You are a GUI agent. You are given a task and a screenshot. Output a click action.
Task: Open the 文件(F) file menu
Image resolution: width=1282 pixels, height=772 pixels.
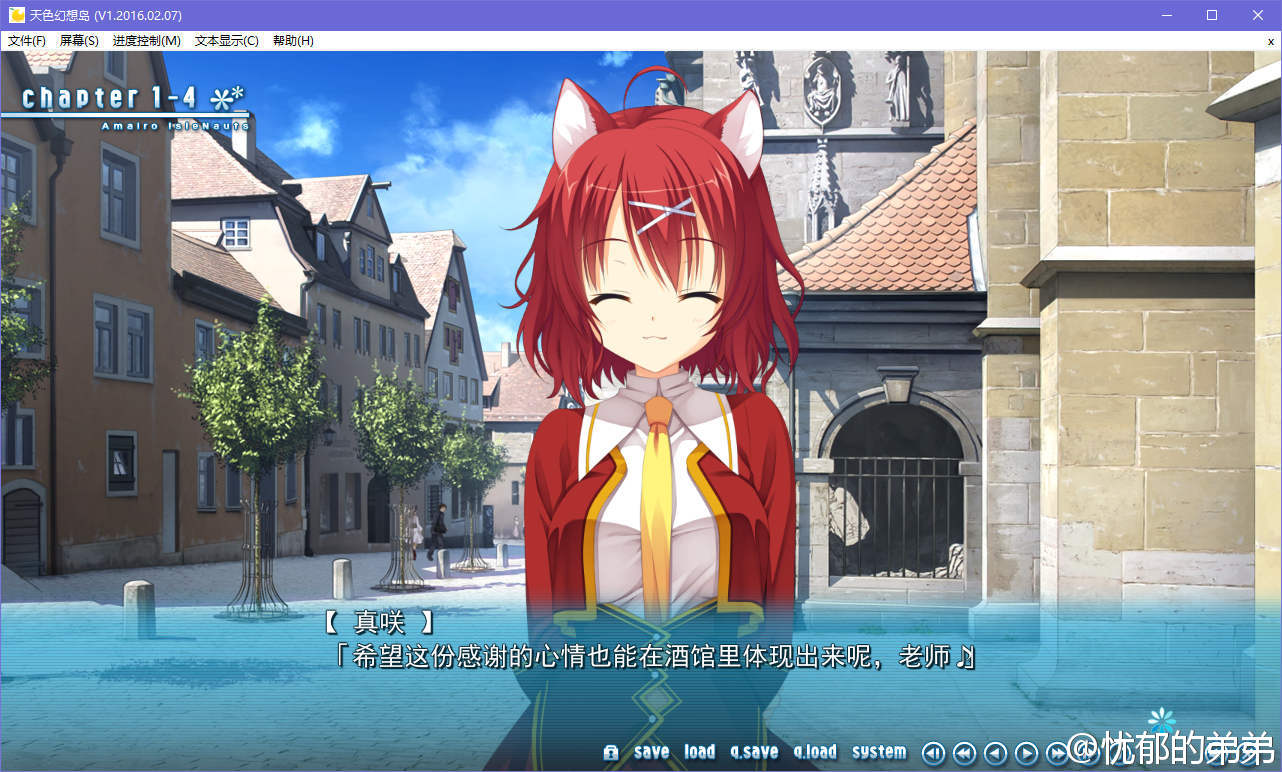(27, 41)
